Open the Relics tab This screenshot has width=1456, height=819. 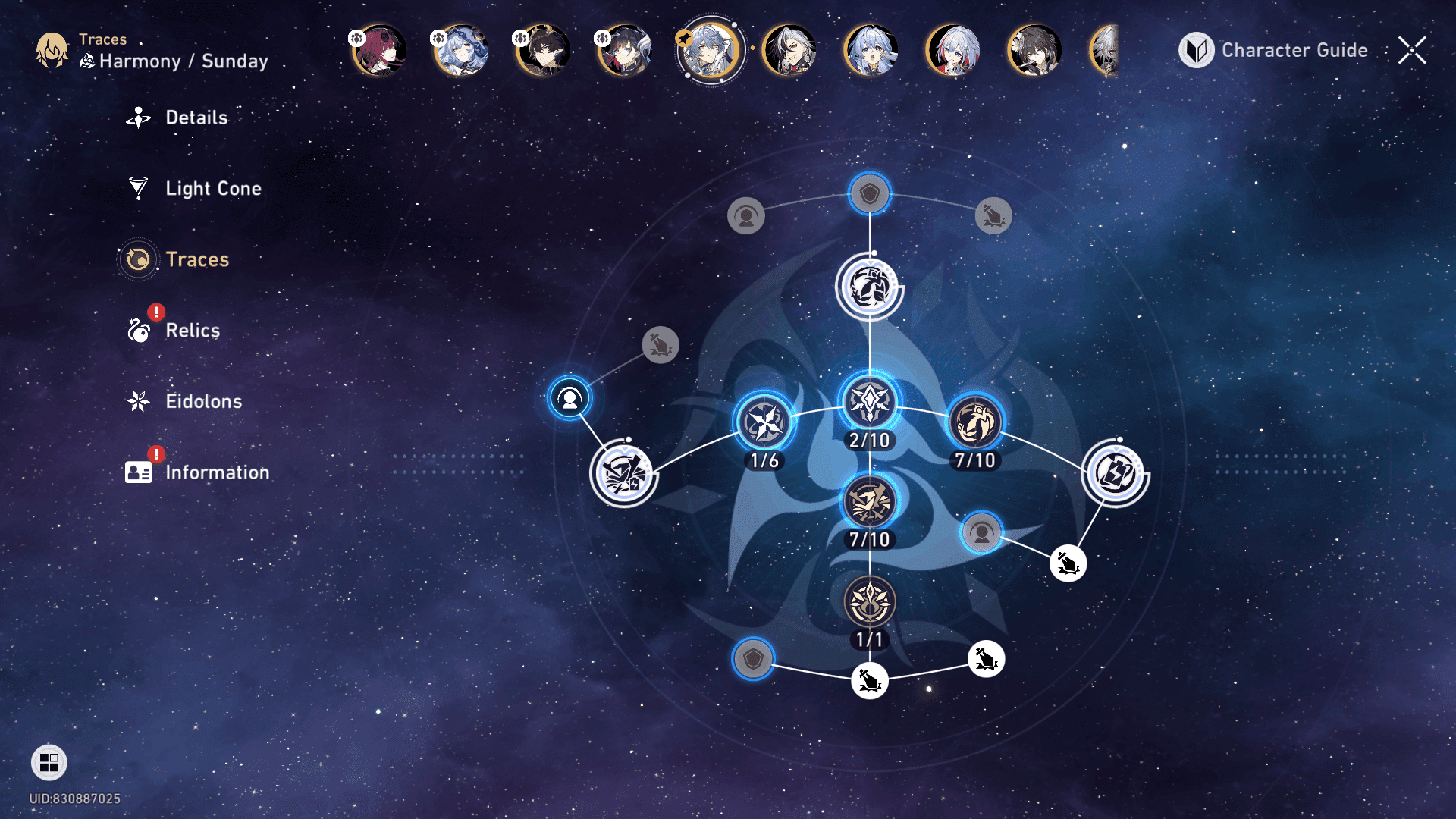[x=192, y=331]
